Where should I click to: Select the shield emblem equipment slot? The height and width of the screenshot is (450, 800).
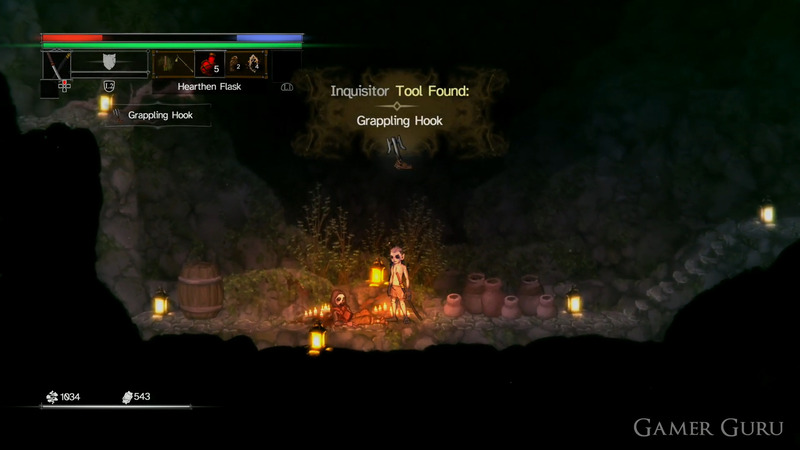click(109, 63)
